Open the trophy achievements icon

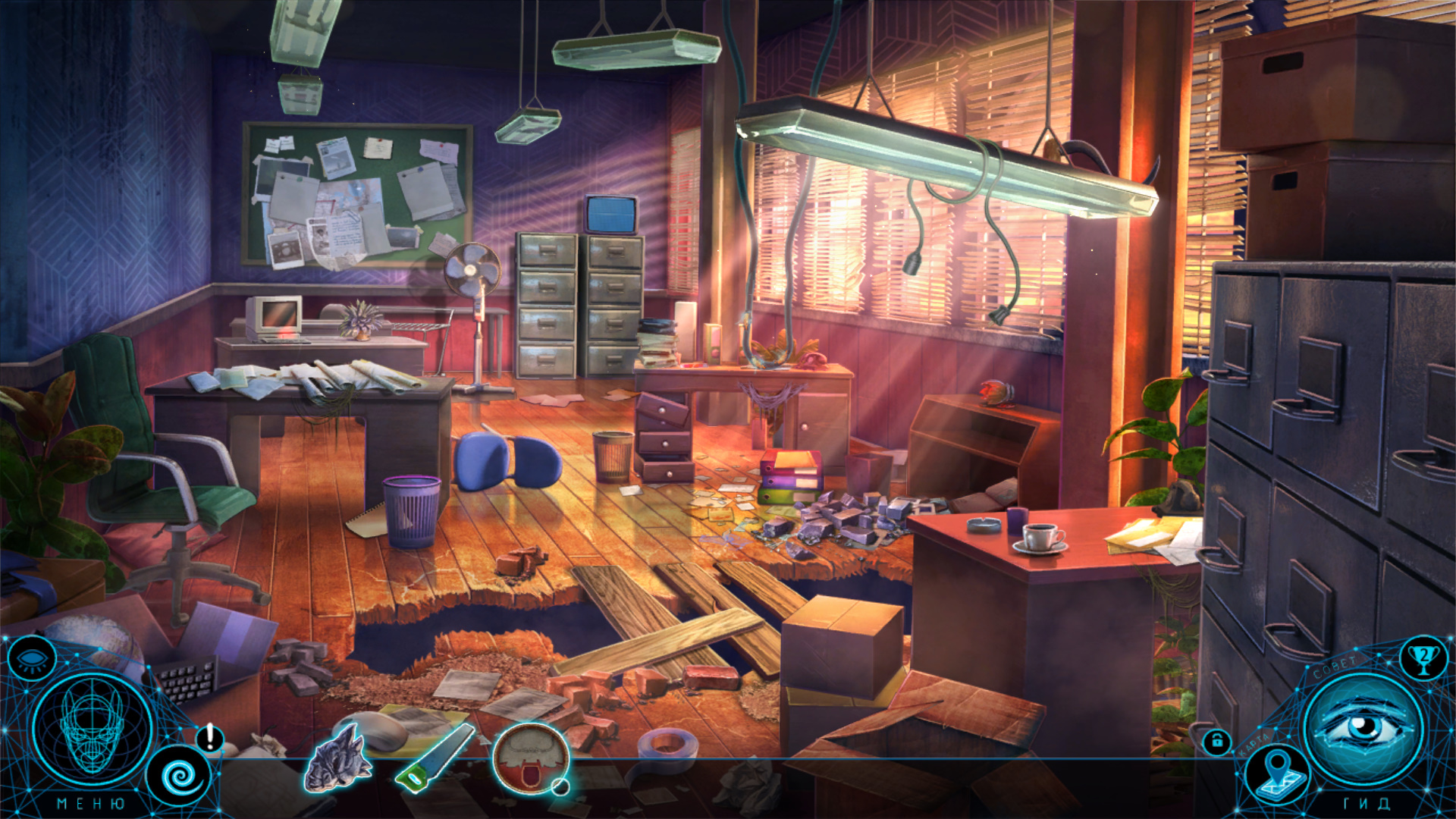(x=1423, y=657)
